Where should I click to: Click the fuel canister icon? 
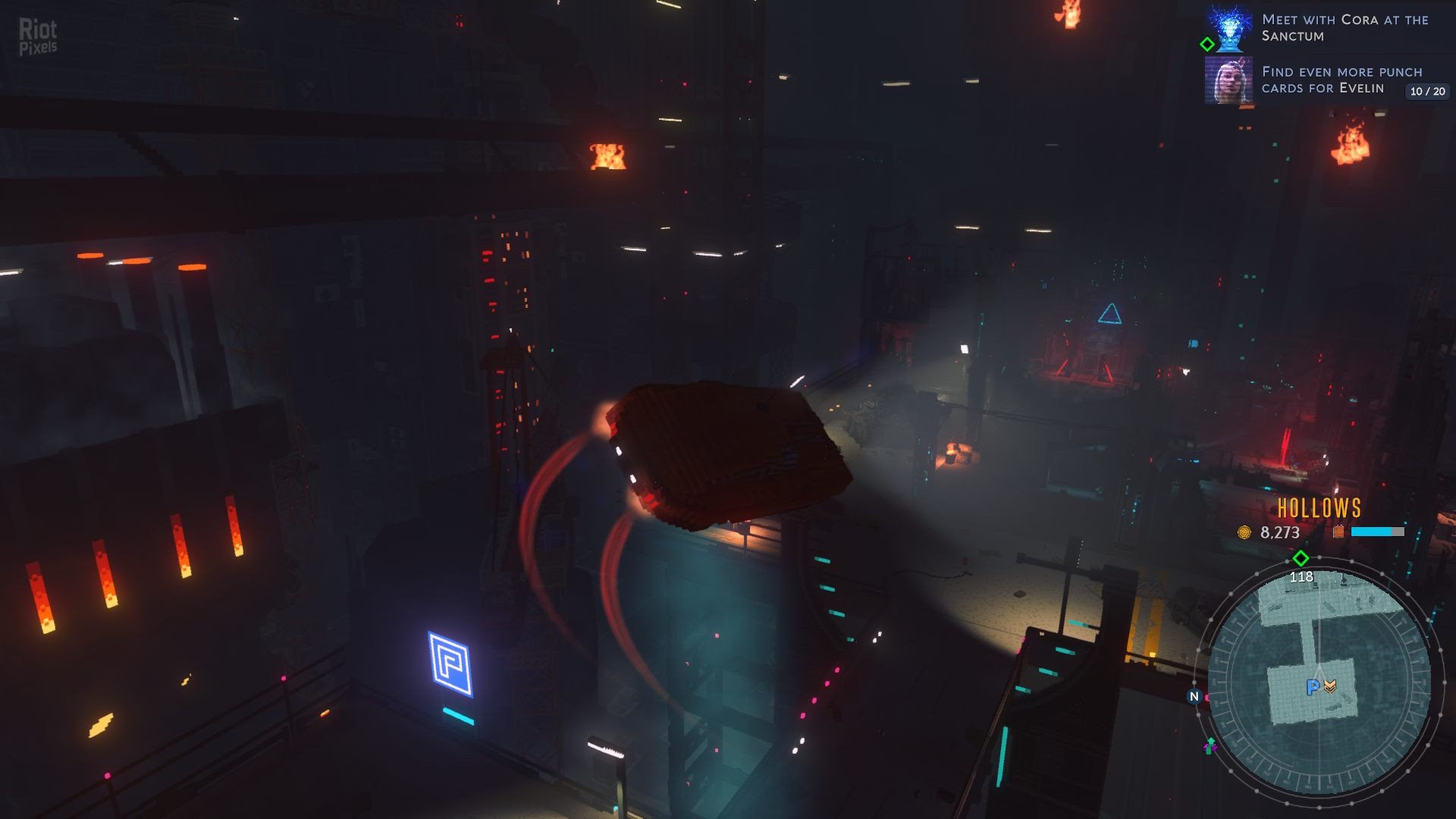[x=1338, y=532]
